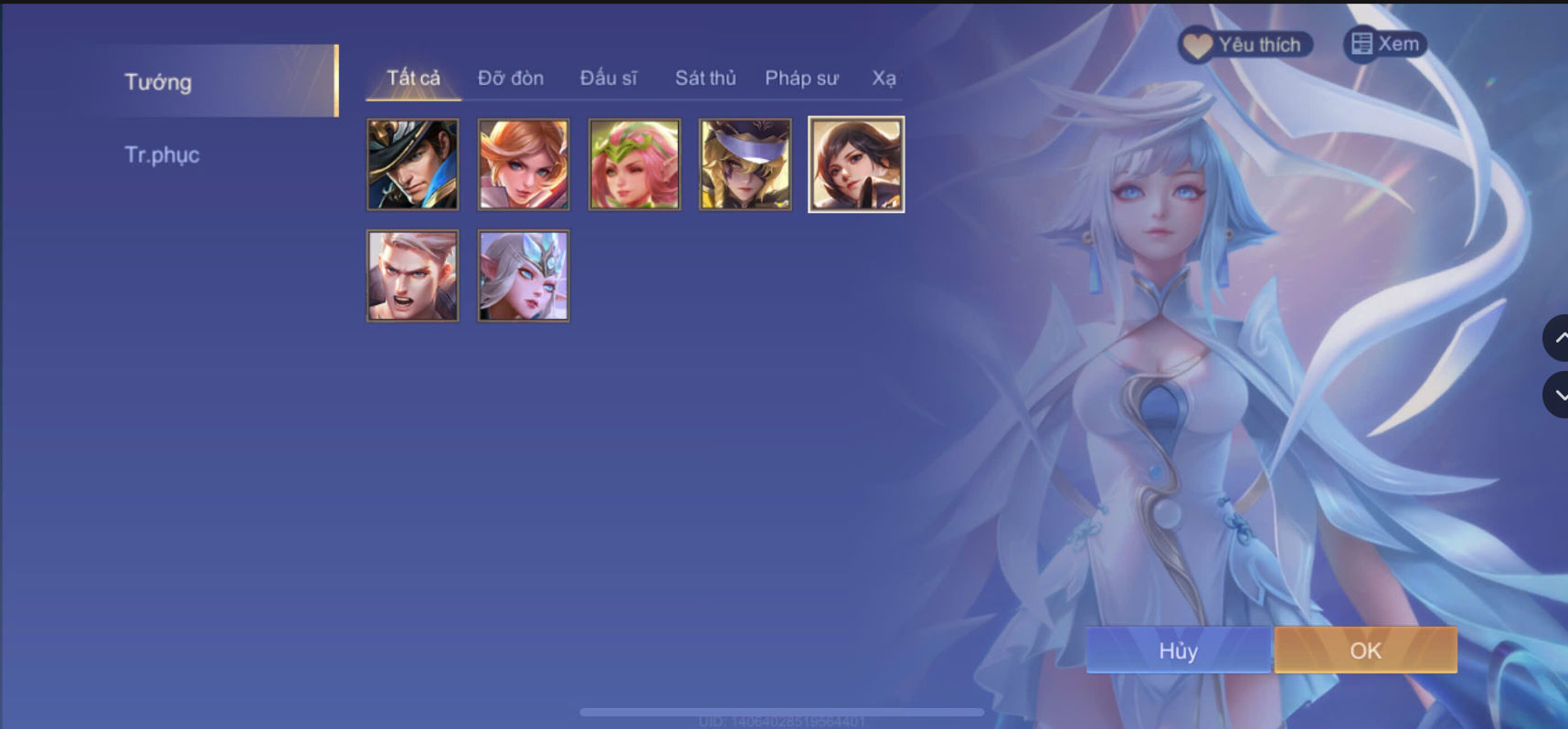1568x729 pixels.
Task: Select the cowboy-hat hero portrait
Action: pyautogui.click(x=413, y=164)
